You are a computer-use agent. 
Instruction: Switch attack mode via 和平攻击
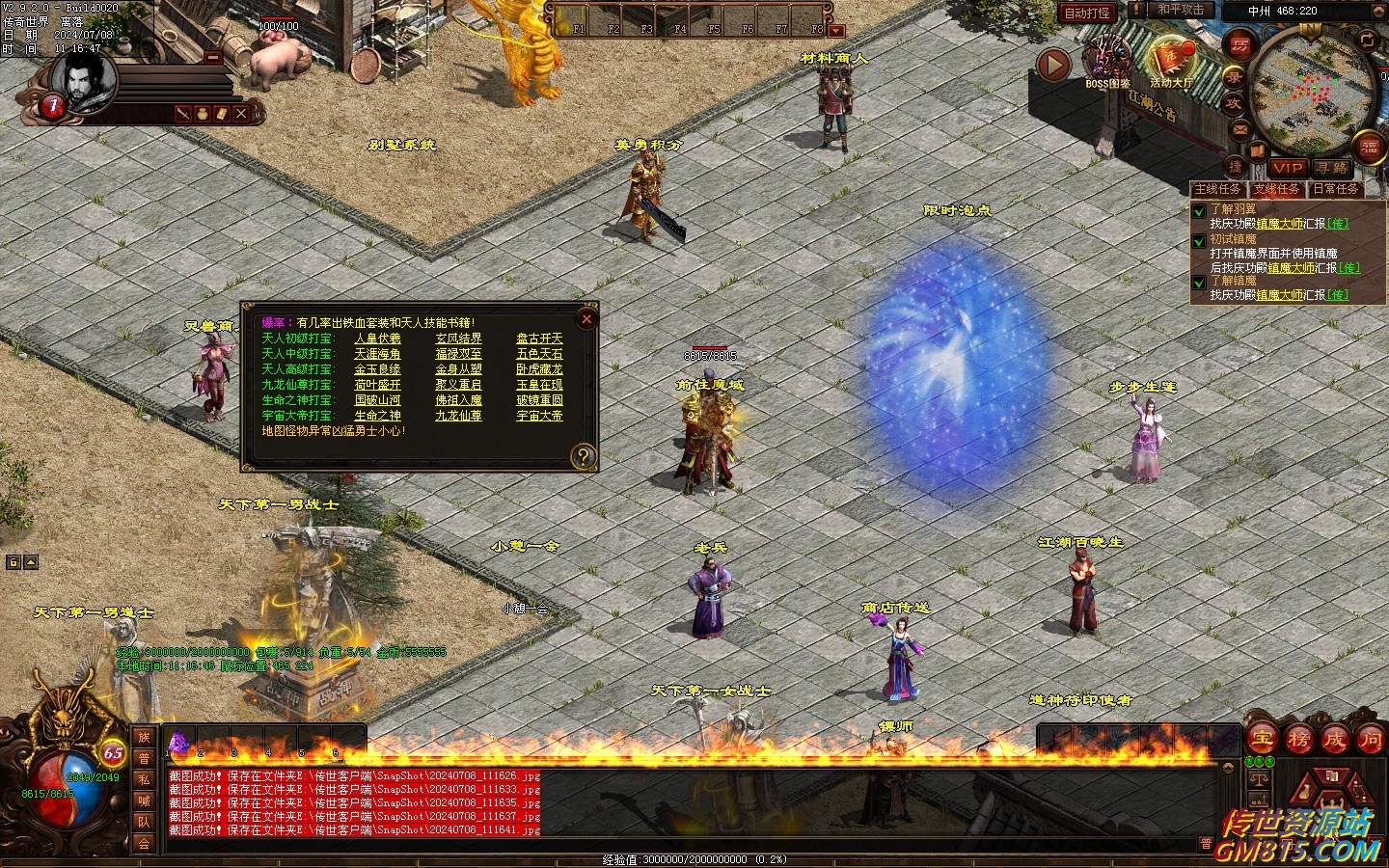pyautogui.click(x=1181, y=11)
